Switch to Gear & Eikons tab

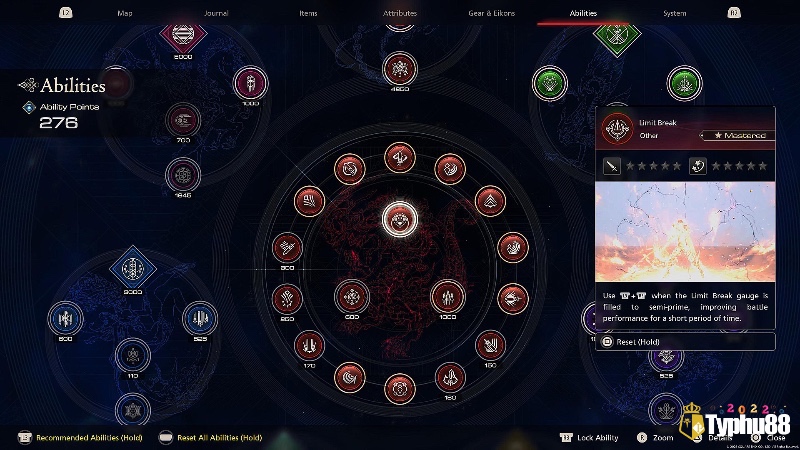click(x=491, y=13)
